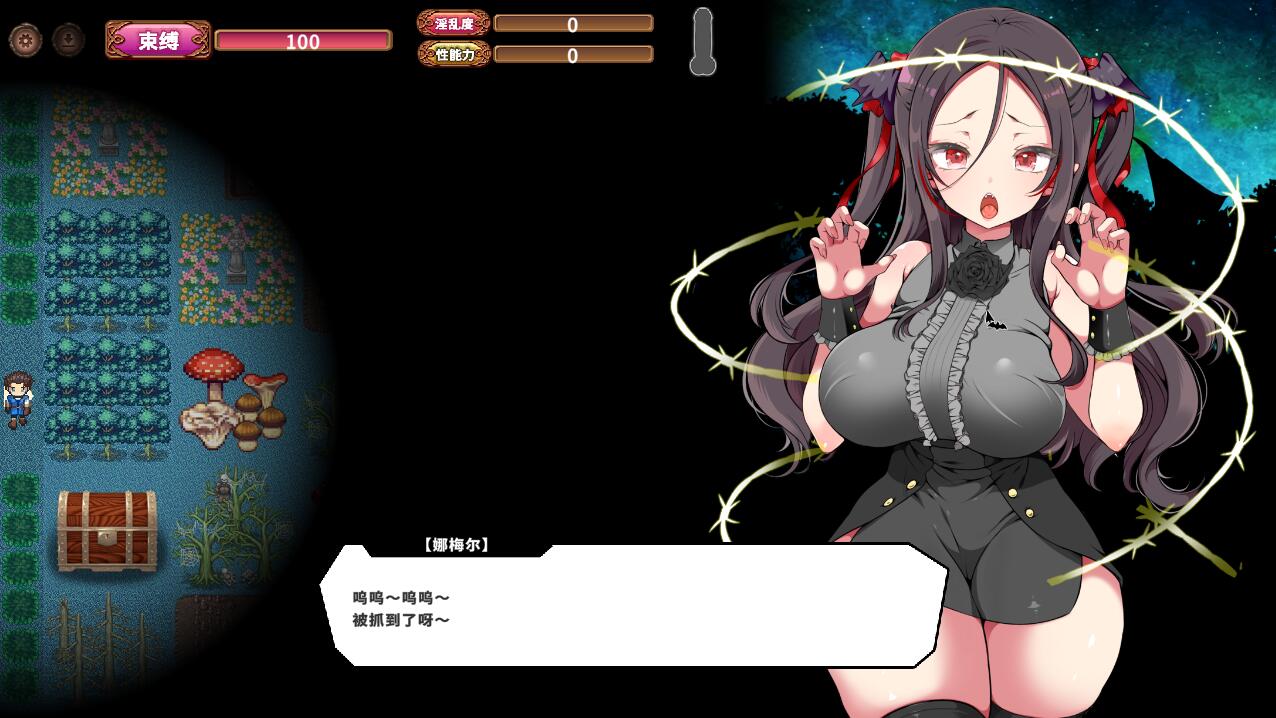Advance the dialogue box text

(633, 607)
